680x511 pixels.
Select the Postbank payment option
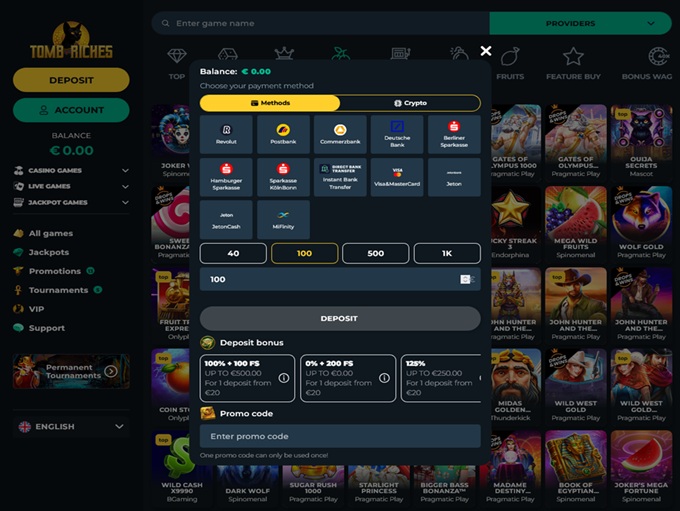coord(283,135)
